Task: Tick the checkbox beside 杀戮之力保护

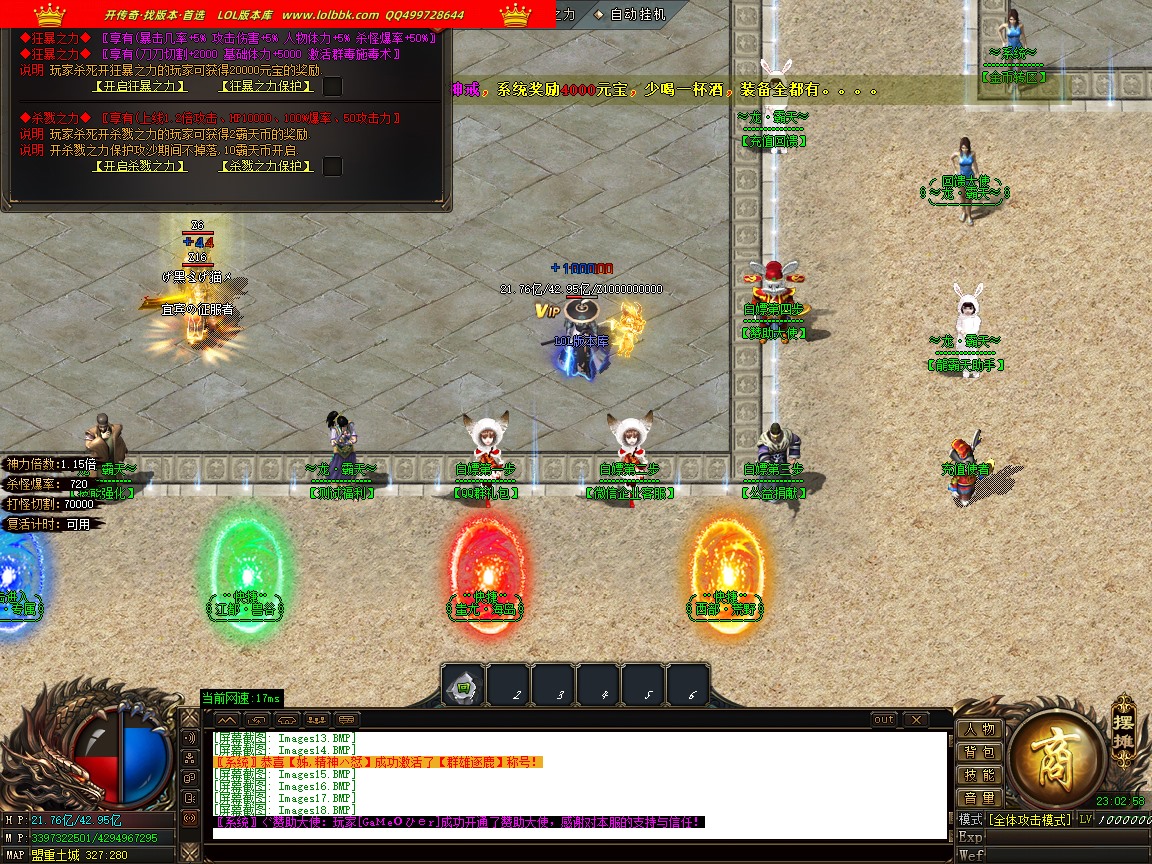Action: click(333, 166)
